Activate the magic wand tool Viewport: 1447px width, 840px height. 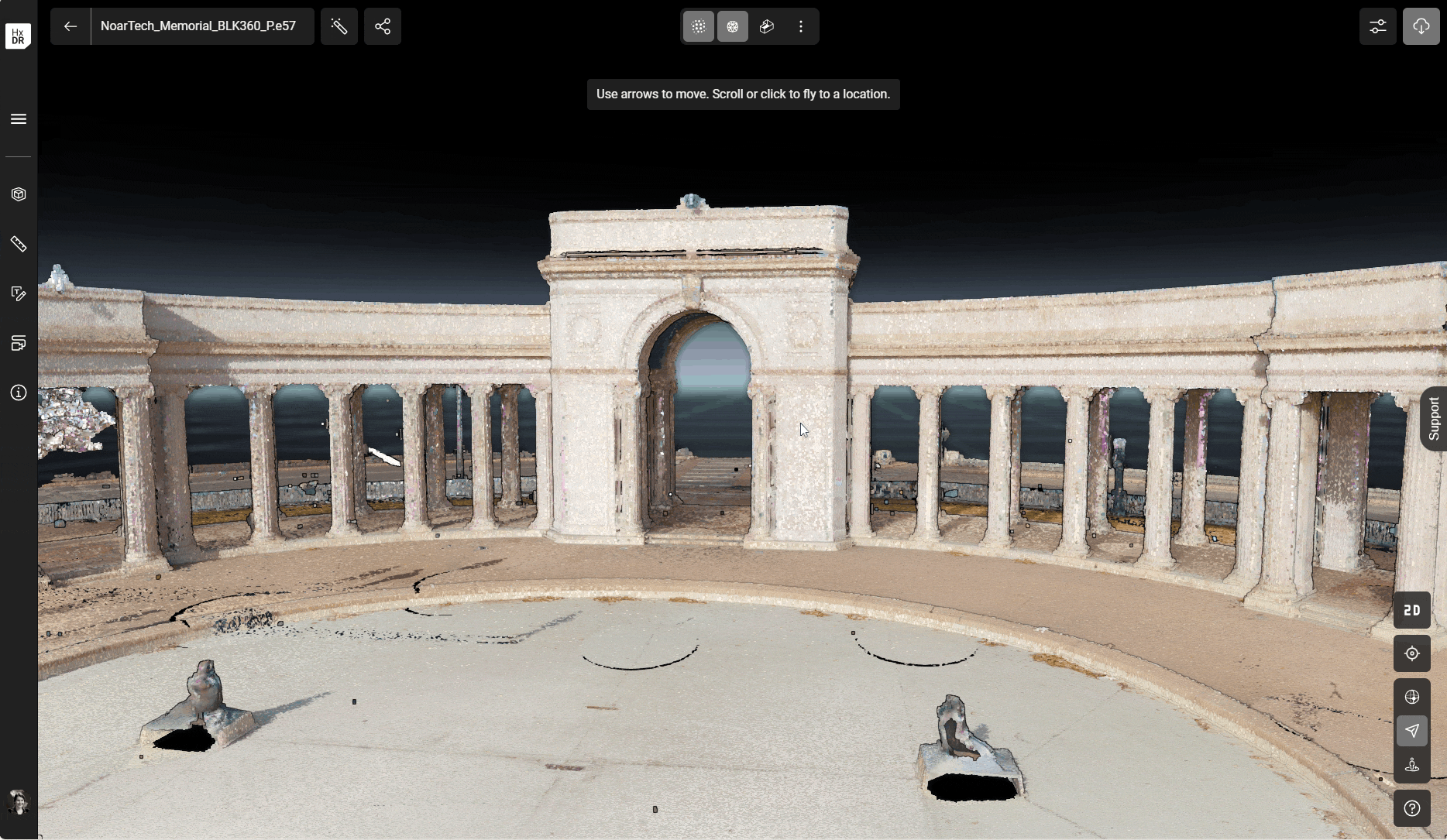pos(339,26)
